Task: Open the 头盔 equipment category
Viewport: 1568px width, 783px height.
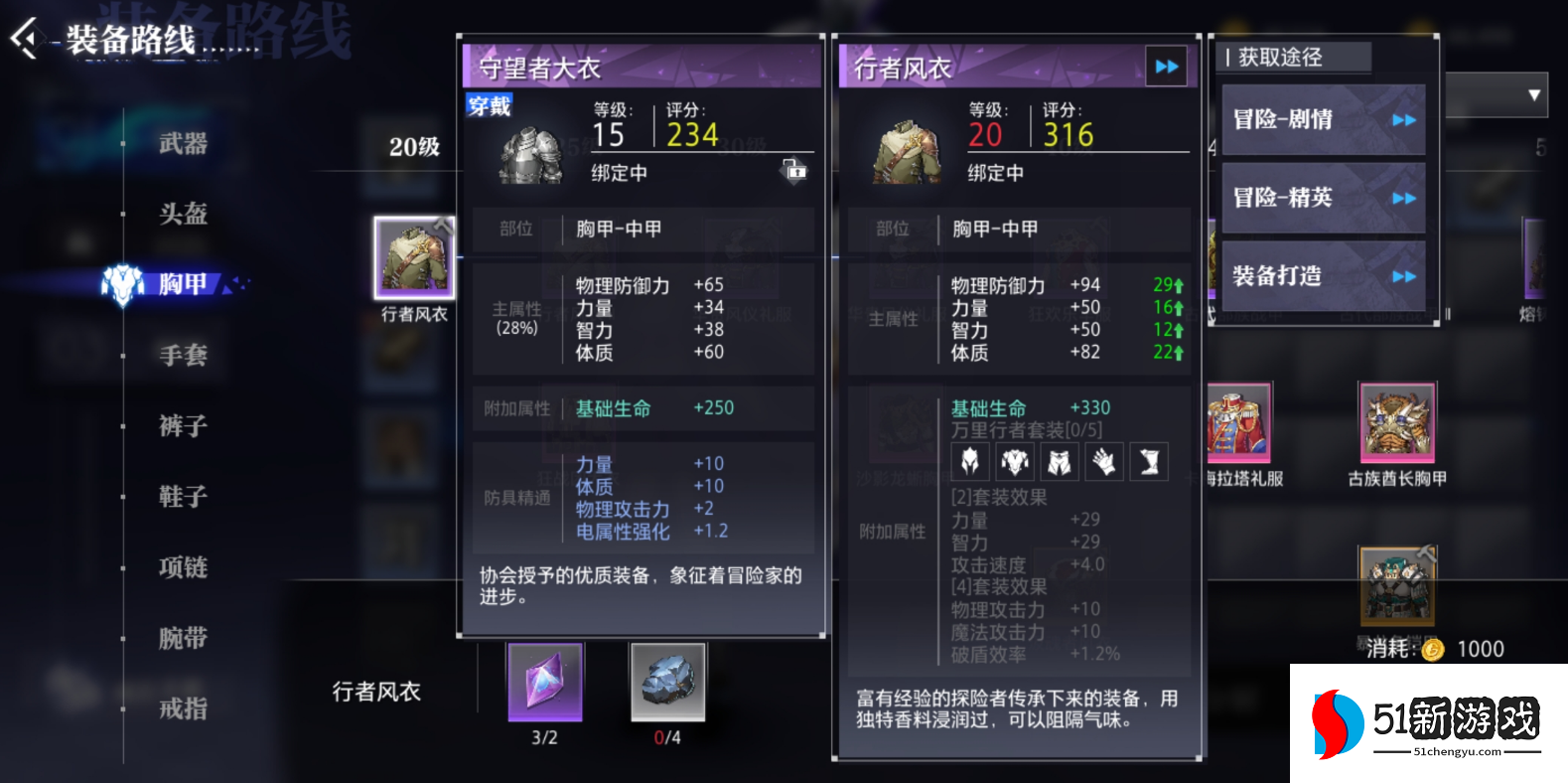Action: point(184,216)
